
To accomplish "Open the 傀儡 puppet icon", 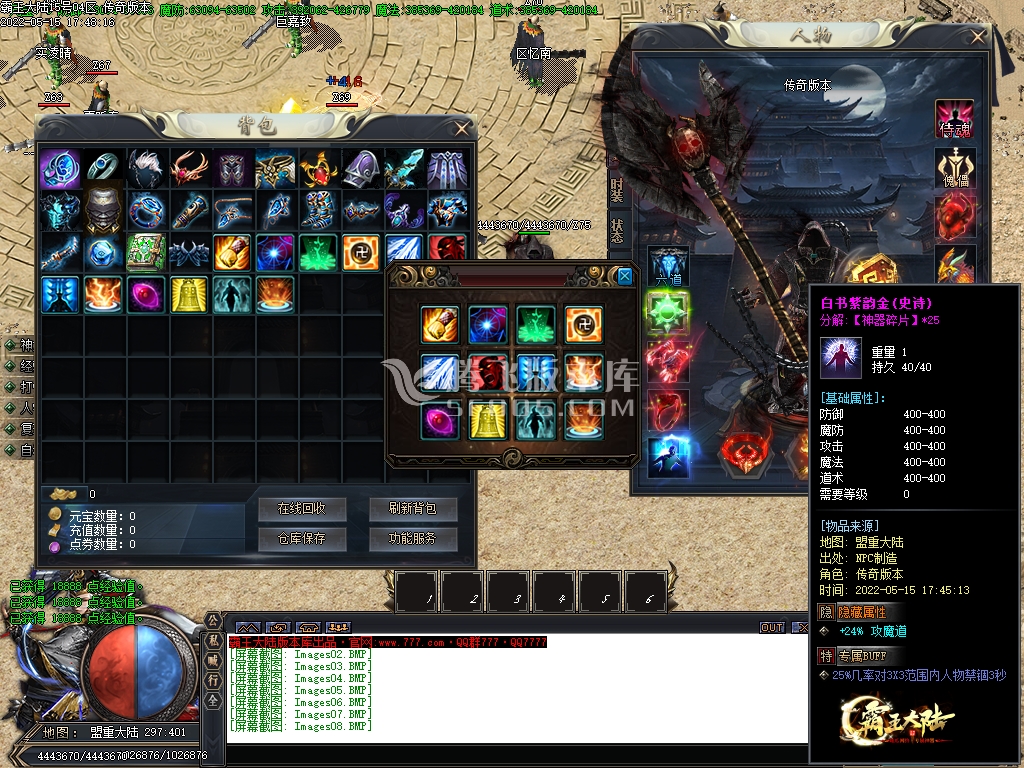I will 955,168.
